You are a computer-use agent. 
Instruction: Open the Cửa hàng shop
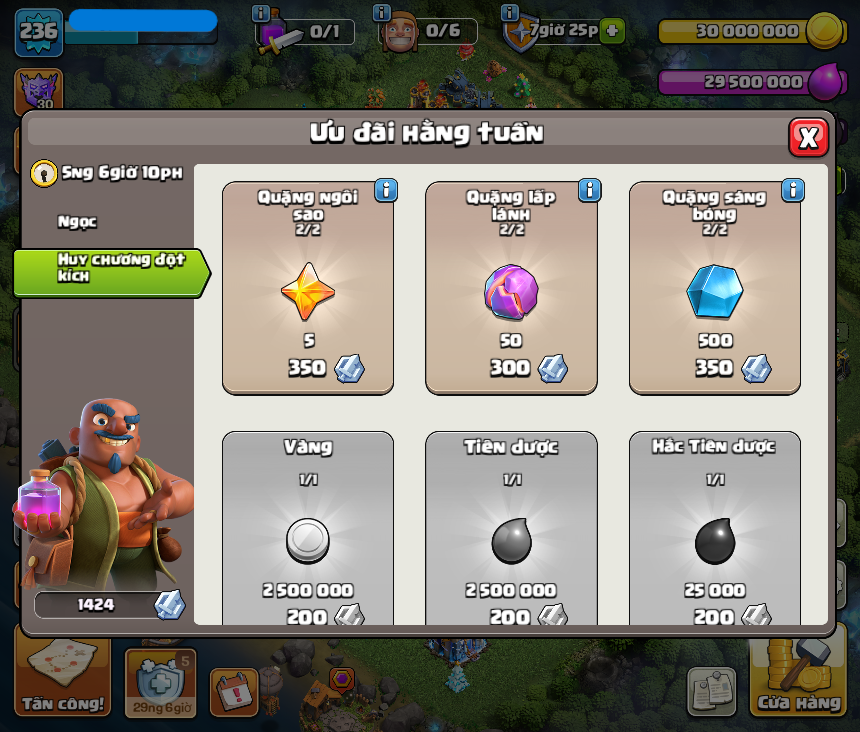(797, 682)
